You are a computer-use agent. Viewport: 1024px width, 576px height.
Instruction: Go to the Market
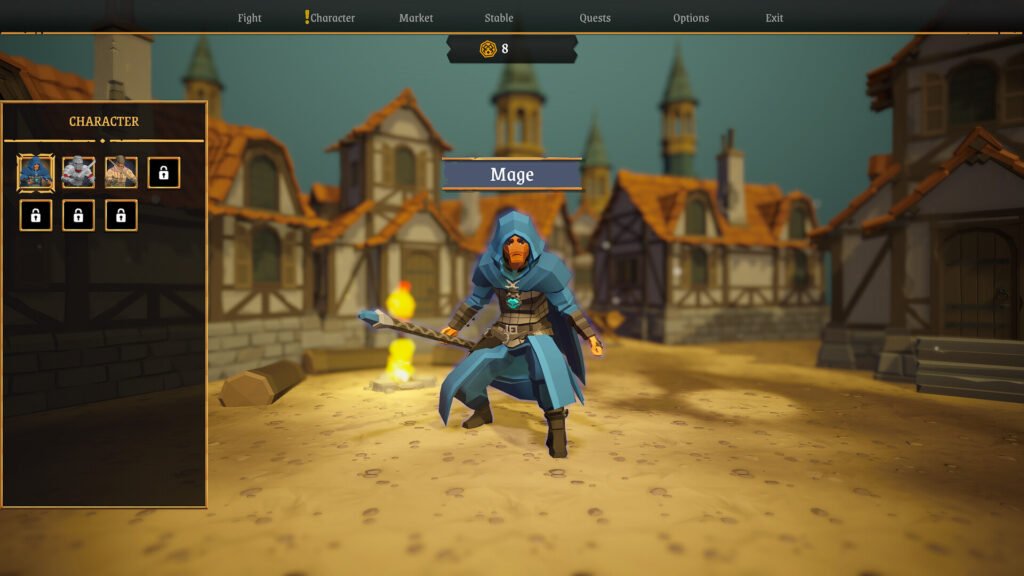(416, 18)
